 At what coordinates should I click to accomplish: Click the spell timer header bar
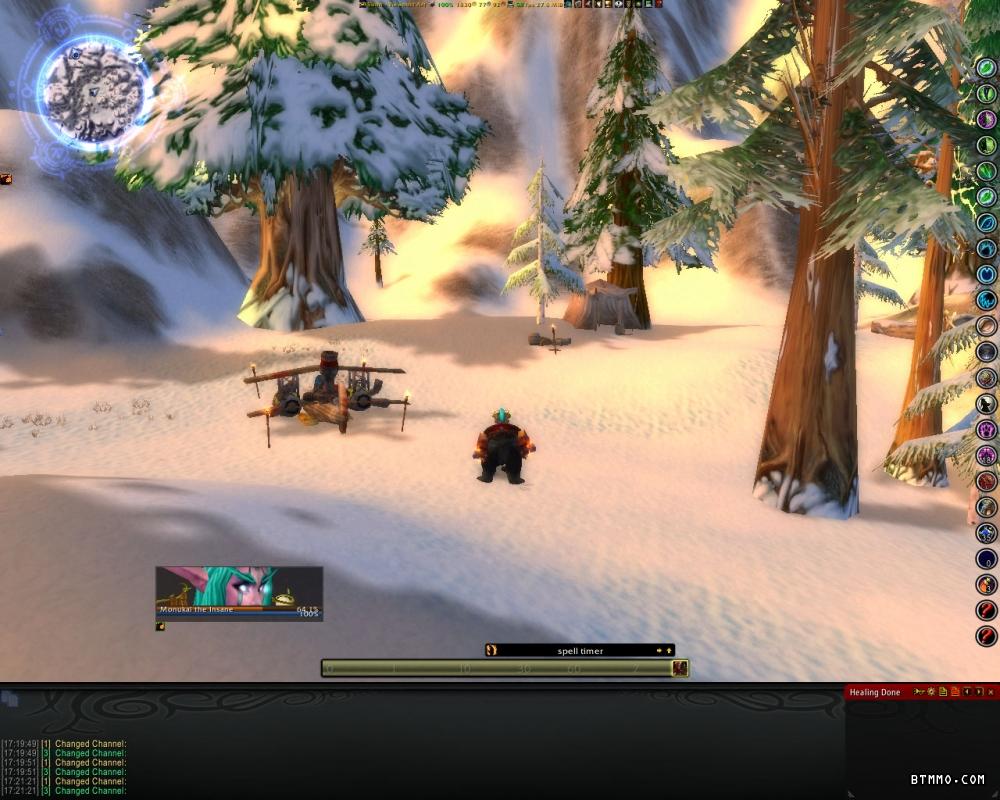click(x=580, y=650)
